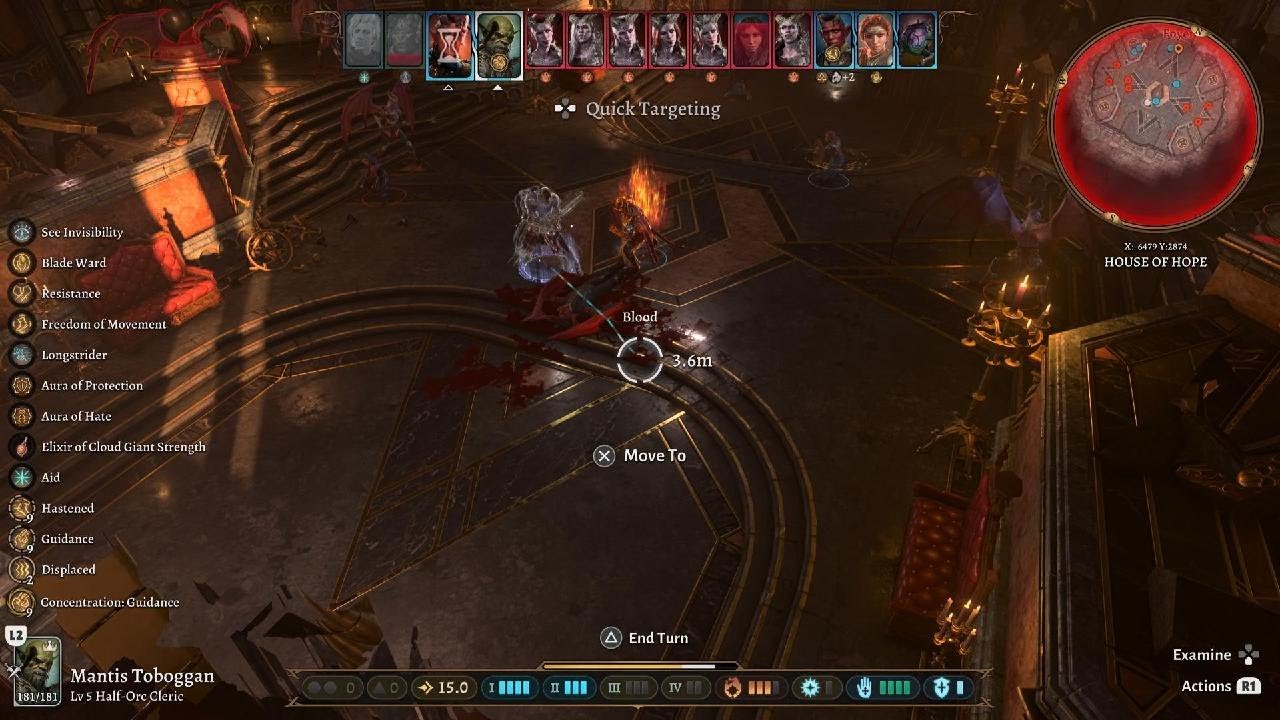The image size is (1280, 720).
Task: Inspect the Freedom of Movement status
Action: pos(22,324)
